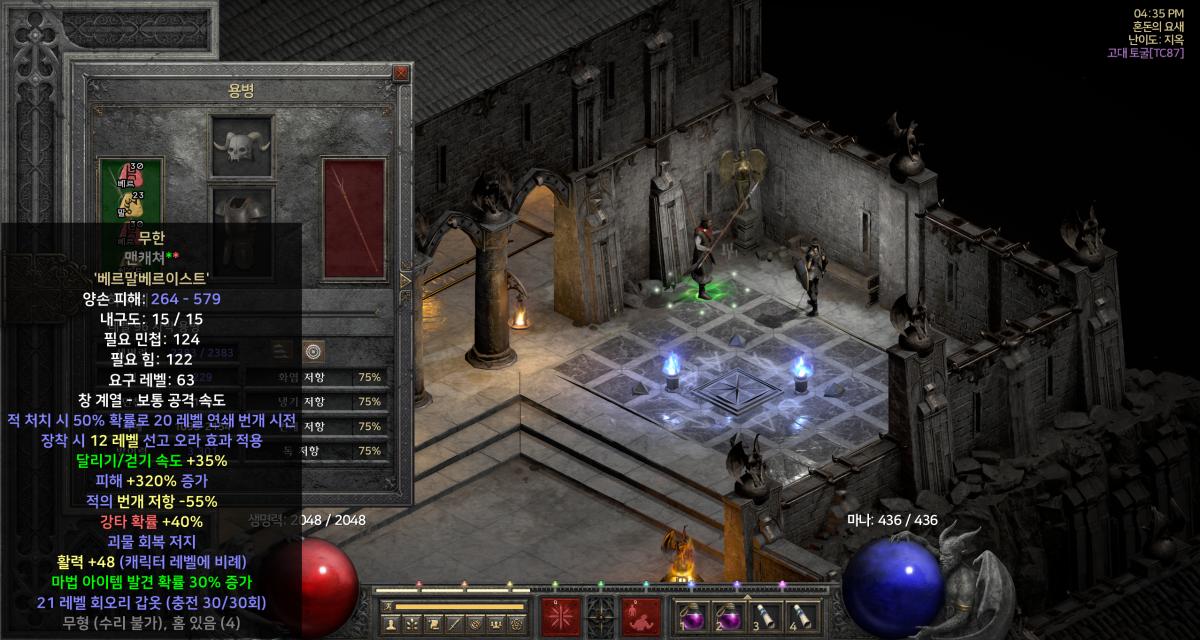Toggle the run/walk button
This screenshot has height=640, width=1200.
[x=389, y=606]
